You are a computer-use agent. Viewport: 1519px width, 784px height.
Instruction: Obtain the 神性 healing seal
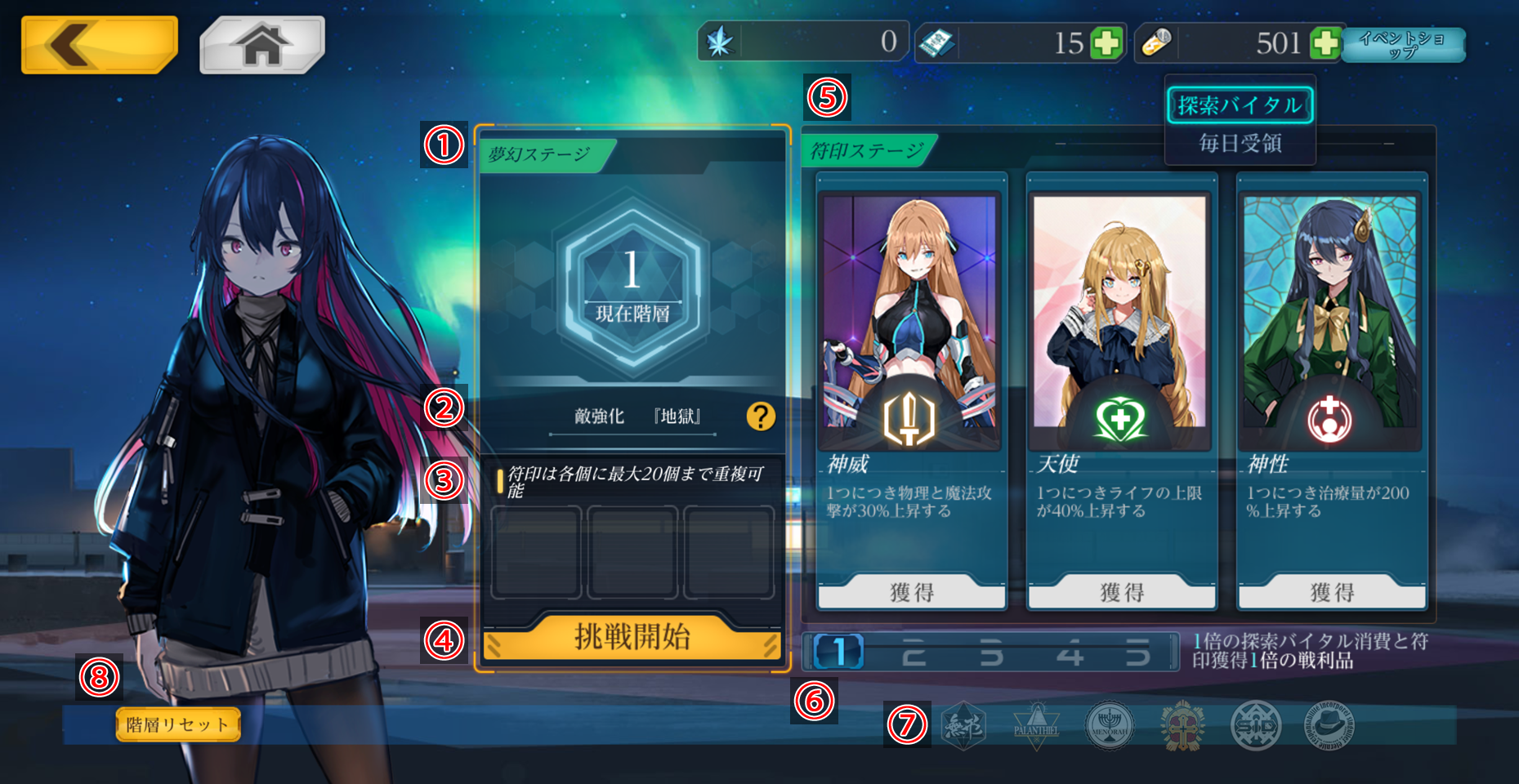click(1332, 592)
